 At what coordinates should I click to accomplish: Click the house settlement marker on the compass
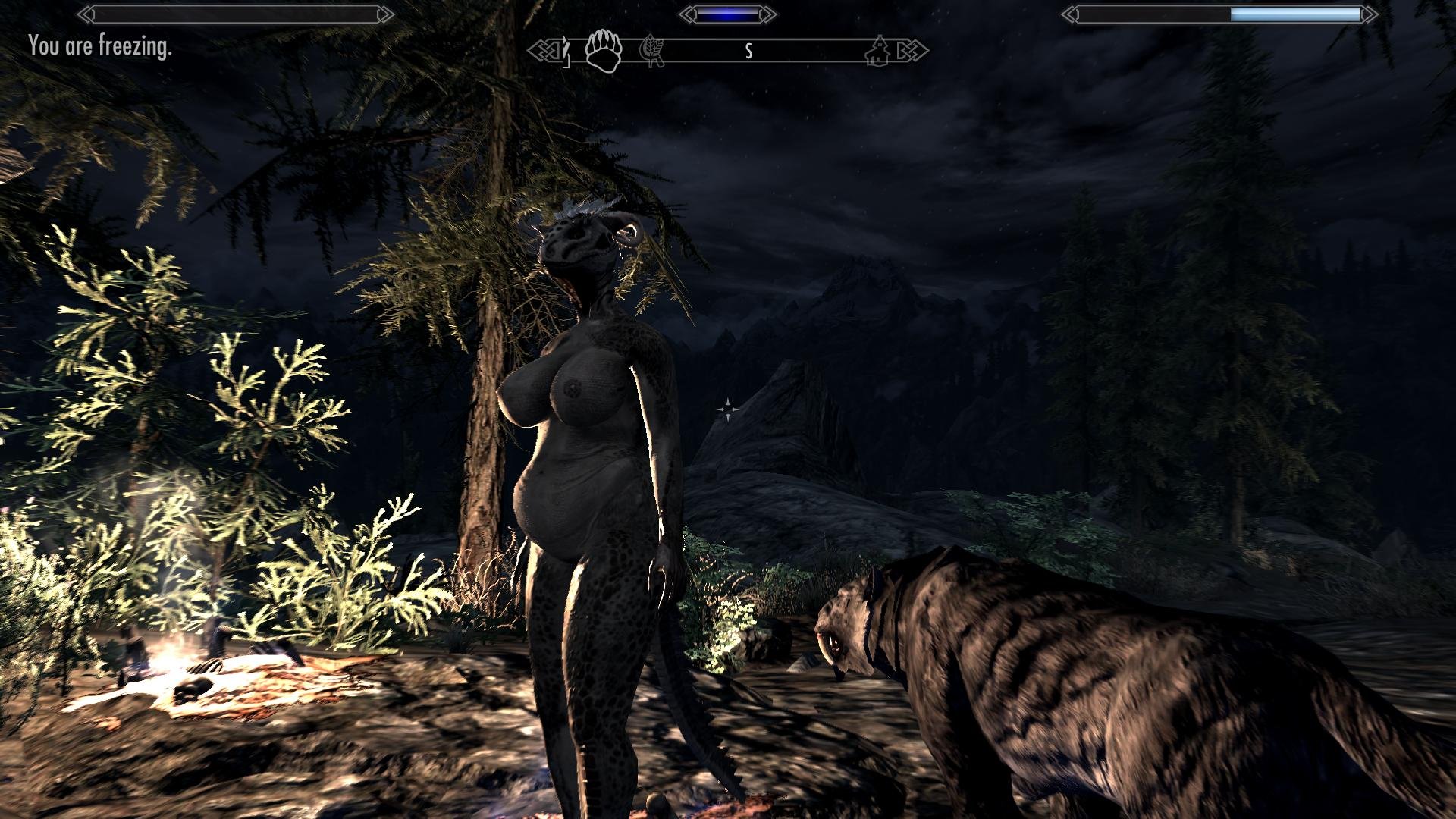coord(879,51)
